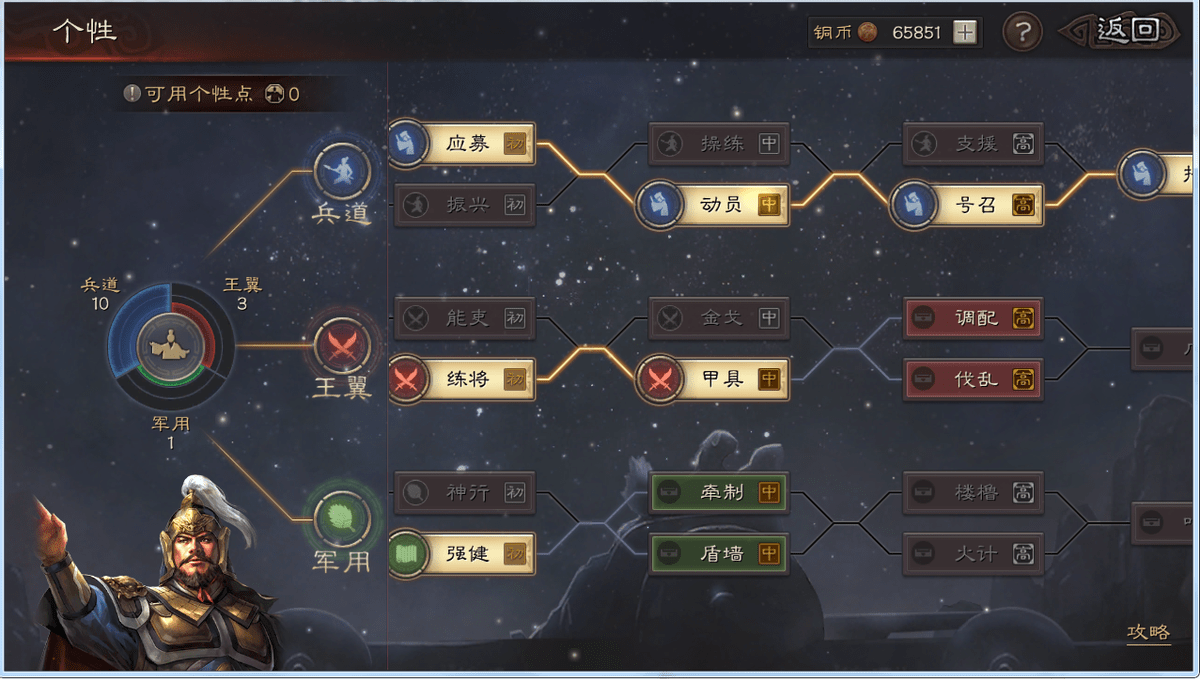
Task: Select the 支援 trait node
Action: 975,144
